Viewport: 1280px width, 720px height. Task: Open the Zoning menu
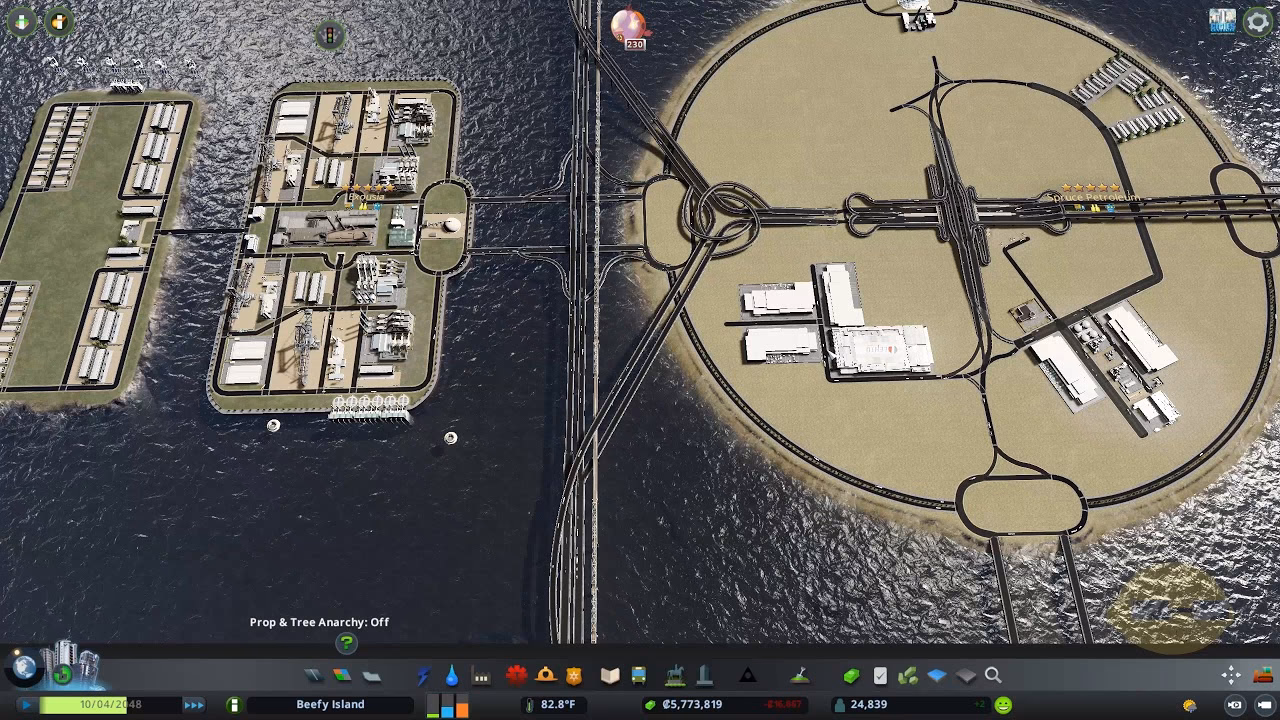341,676
